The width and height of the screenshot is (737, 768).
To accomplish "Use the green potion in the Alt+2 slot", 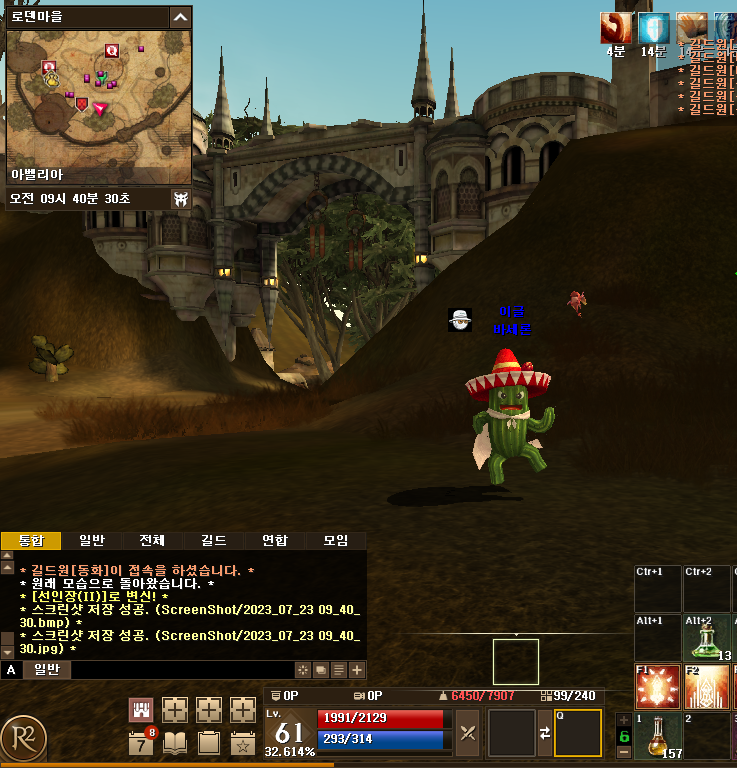I will click(708, 635).
